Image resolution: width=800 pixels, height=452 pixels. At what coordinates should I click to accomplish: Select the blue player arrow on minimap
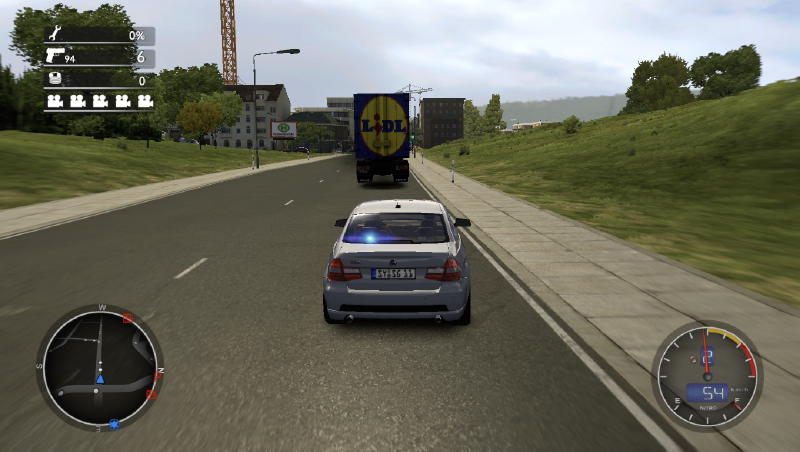click(x=100, y=378)
